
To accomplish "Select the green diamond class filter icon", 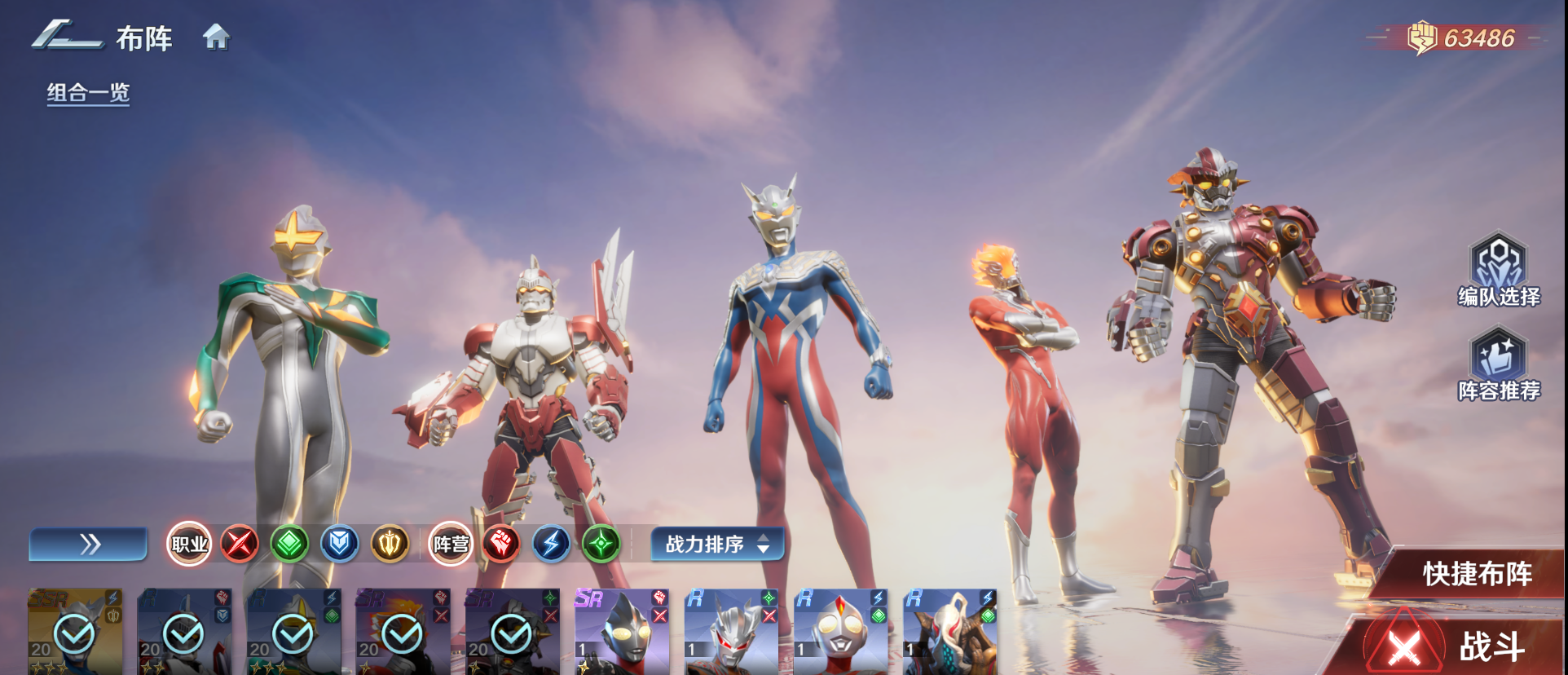I will (x=289, y=544).
